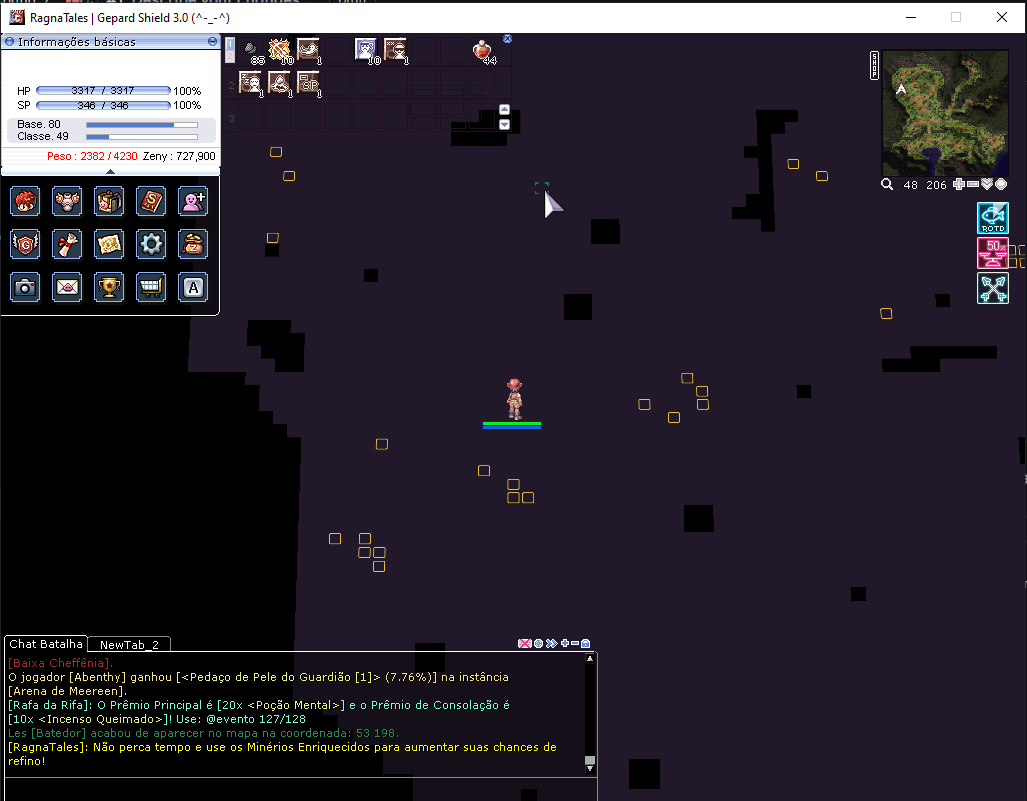
Task: Open the shopping cart icon
Action: point(151,287)
